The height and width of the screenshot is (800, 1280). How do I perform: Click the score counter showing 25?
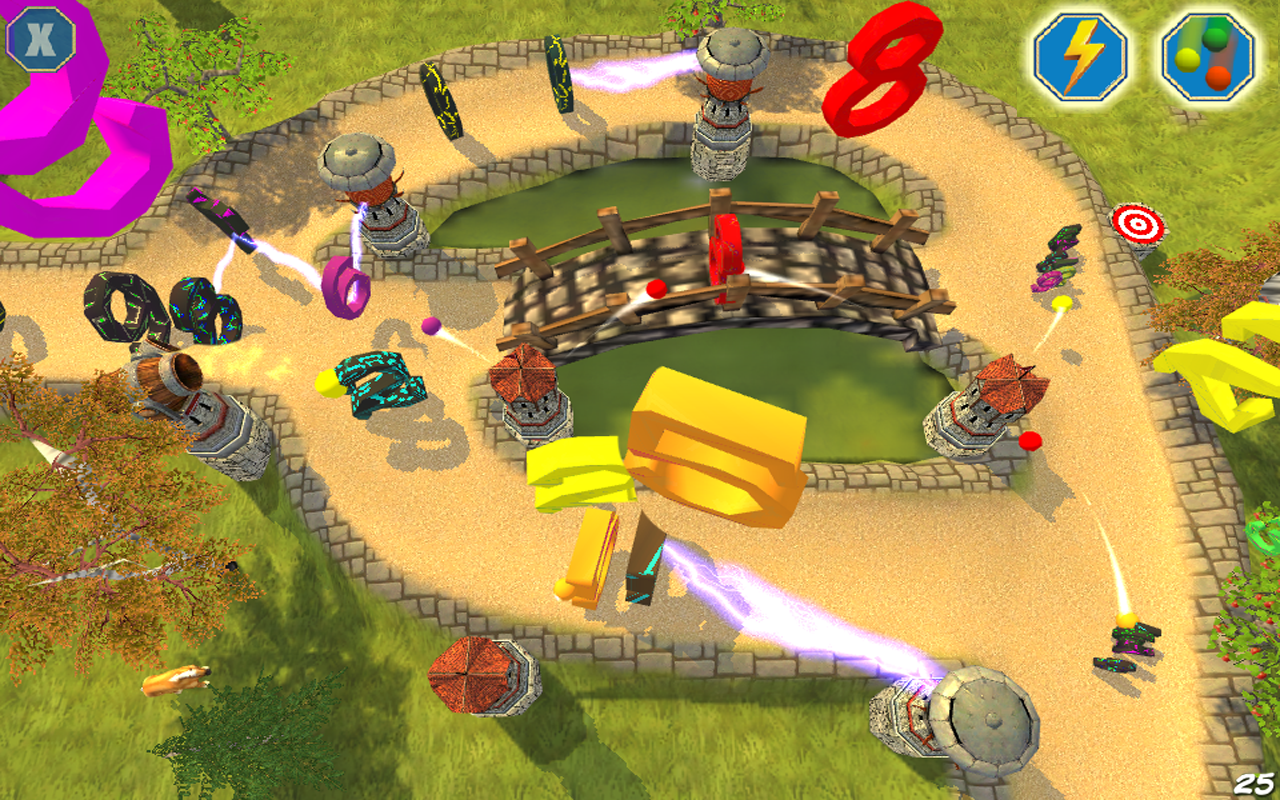pyautogui.click(x=1257, y=785)
